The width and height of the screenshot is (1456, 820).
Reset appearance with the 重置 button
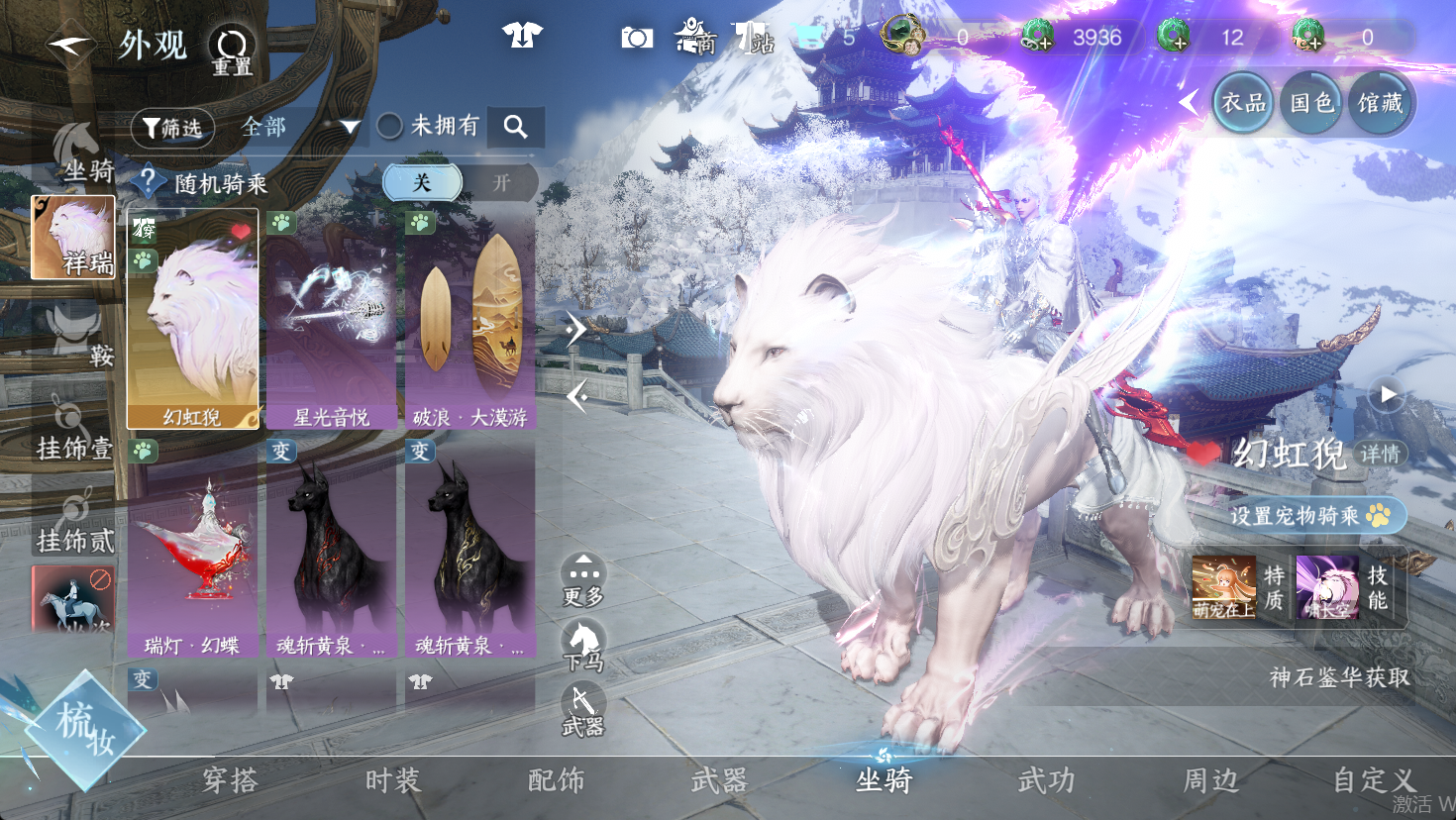pos(232,50)
